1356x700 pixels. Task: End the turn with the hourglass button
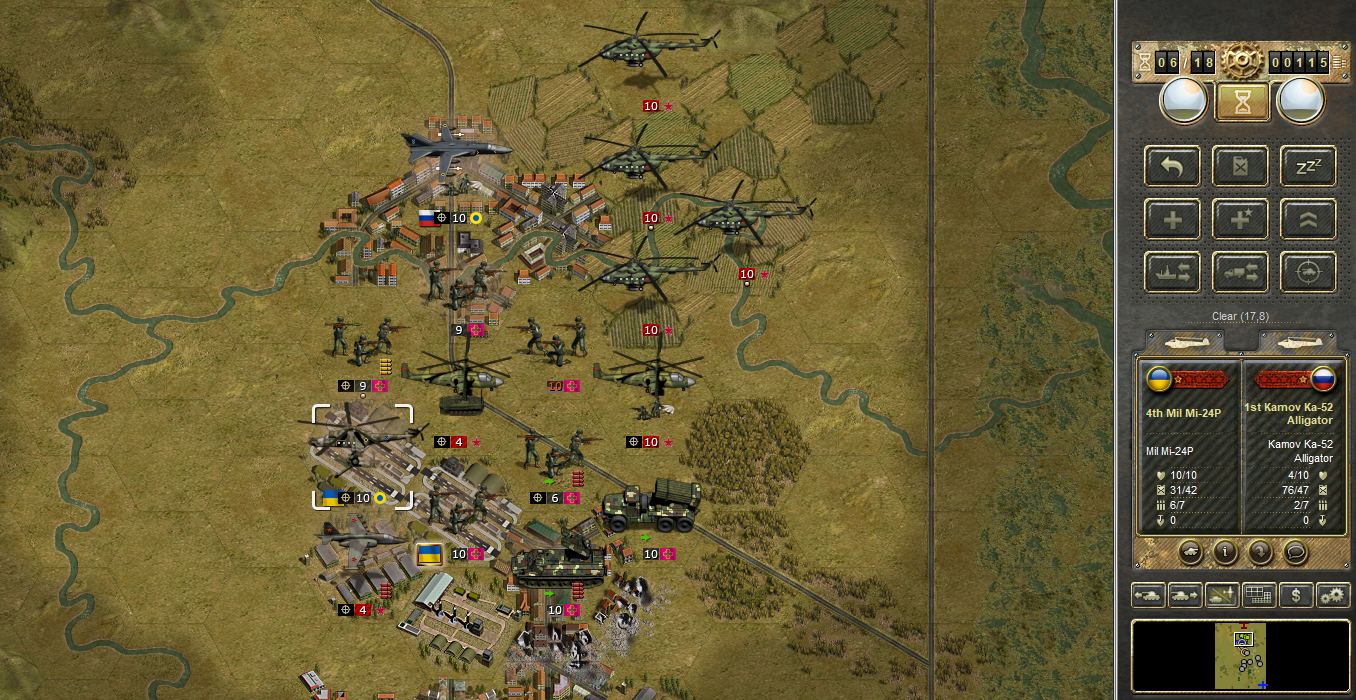pos(1241,101)
